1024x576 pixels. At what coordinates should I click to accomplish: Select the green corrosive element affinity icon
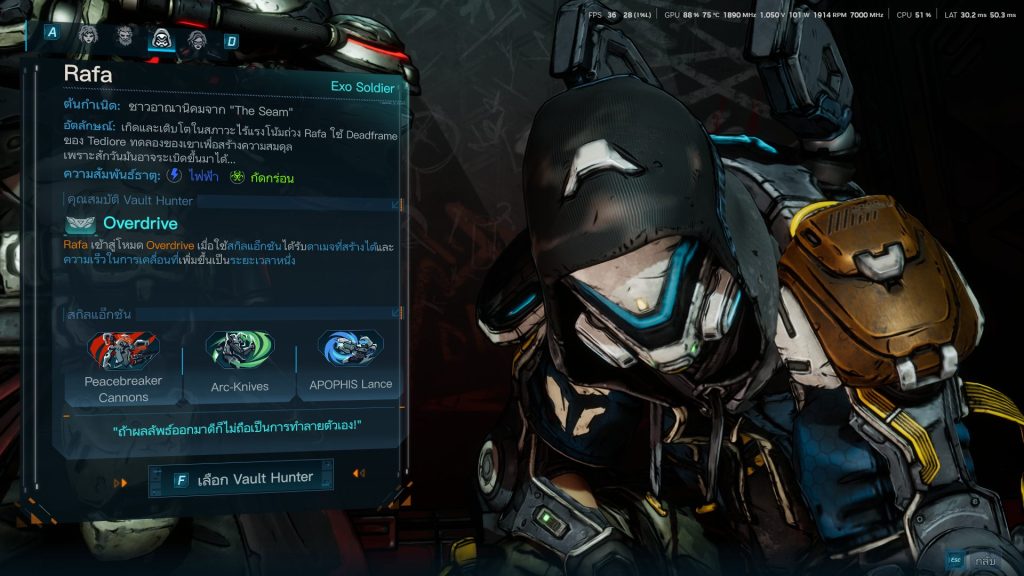point(237,177)
